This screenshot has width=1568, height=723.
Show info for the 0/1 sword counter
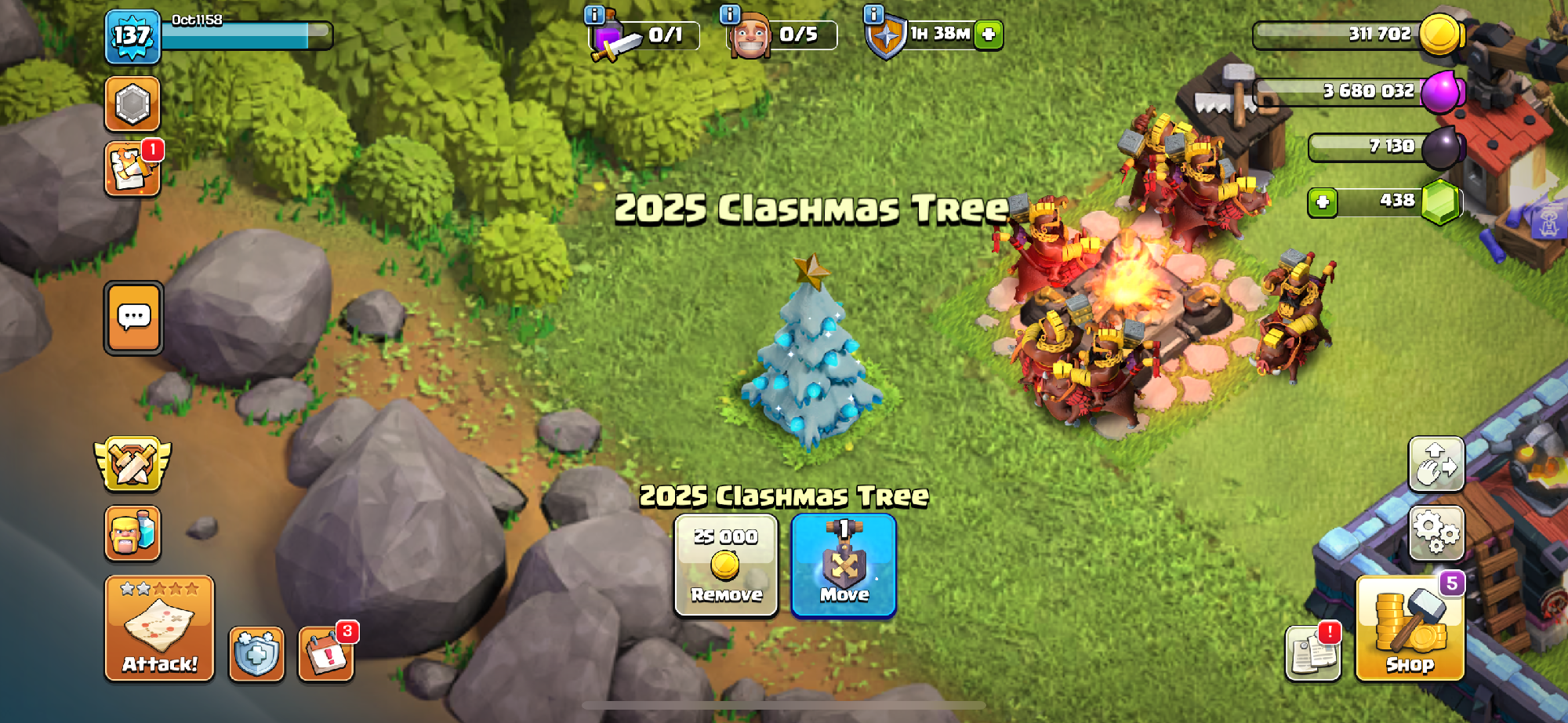pos(595,14)
